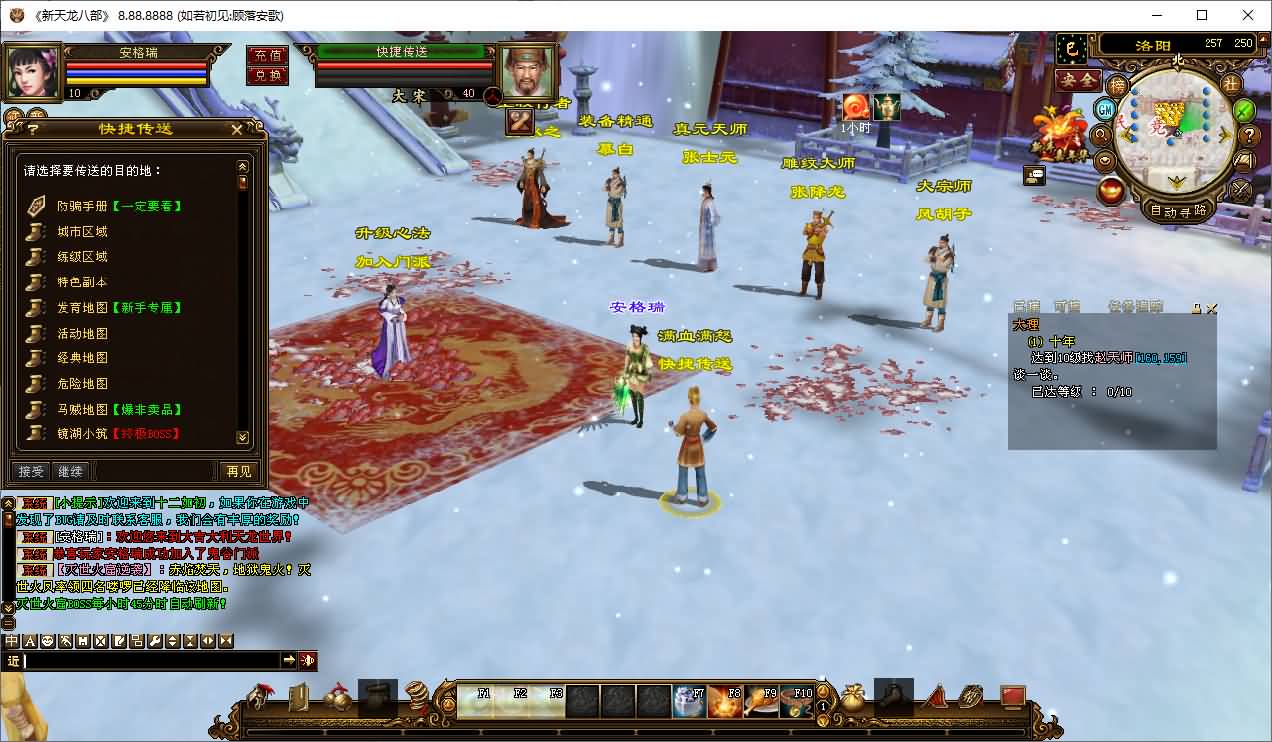
Task: Open the 榜 ranking button
Action: coord(1117,85)
